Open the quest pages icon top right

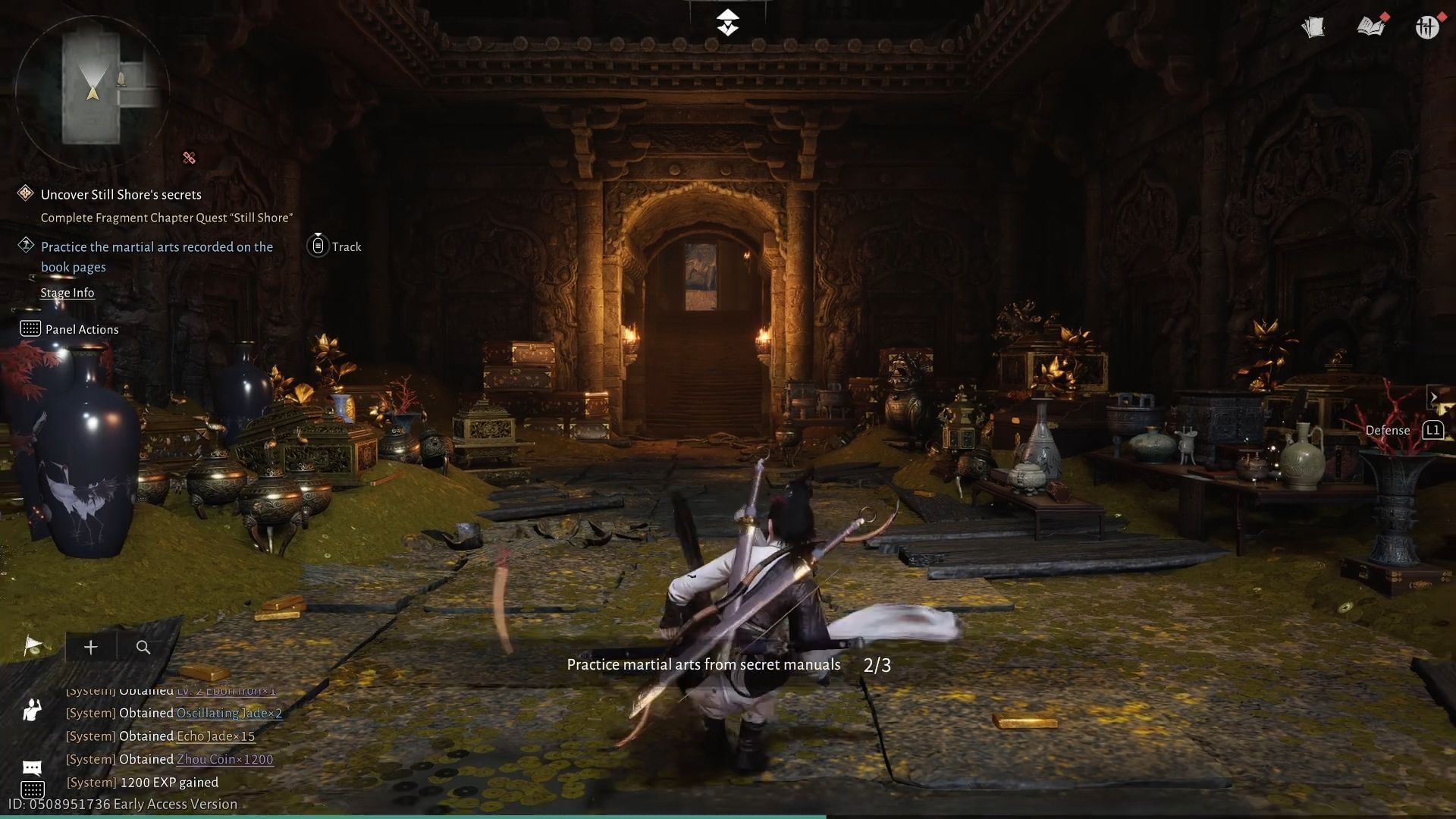click(x=1314, y=27)
